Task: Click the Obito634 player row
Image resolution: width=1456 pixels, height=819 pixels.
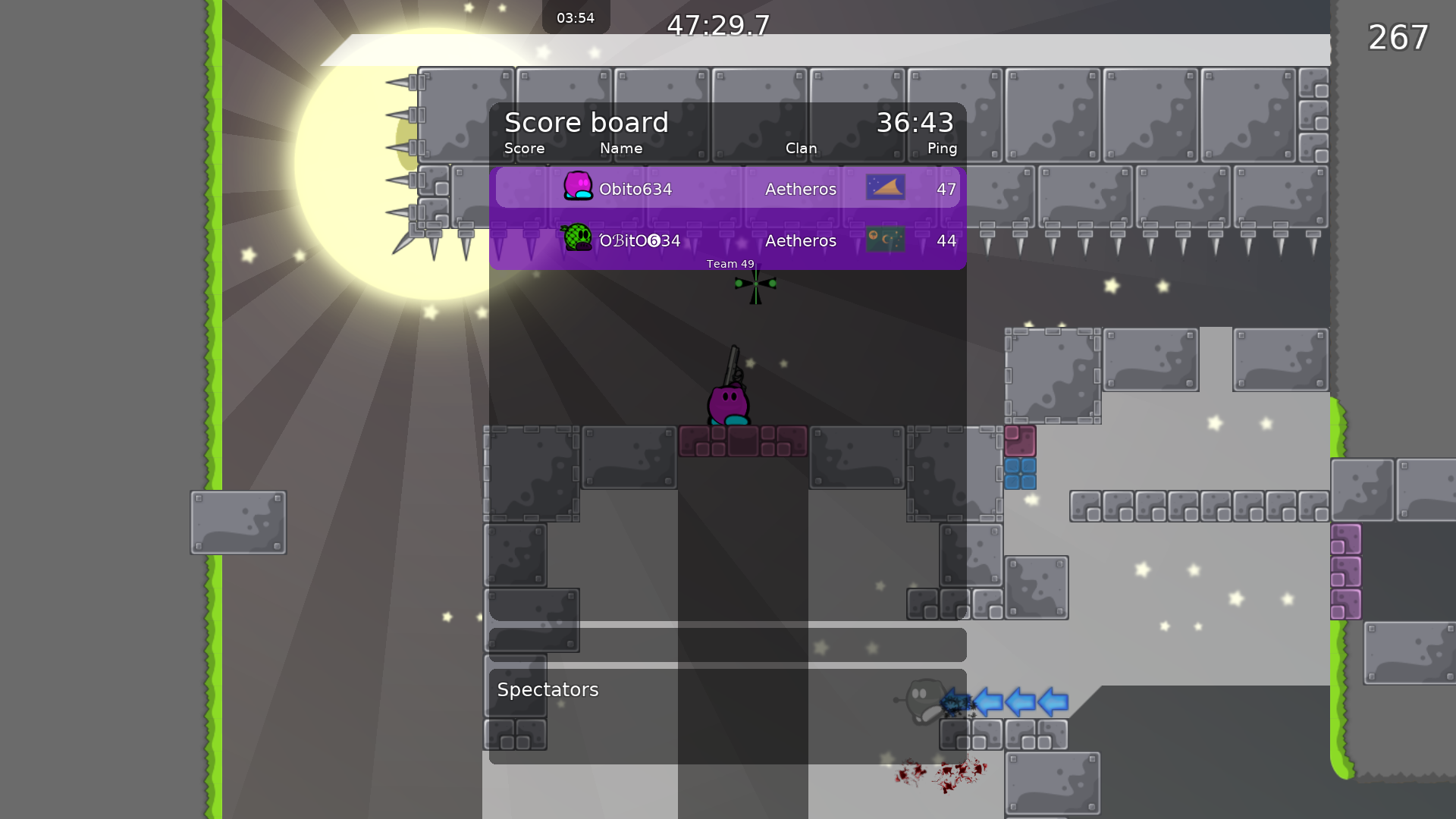Action: 728,189
